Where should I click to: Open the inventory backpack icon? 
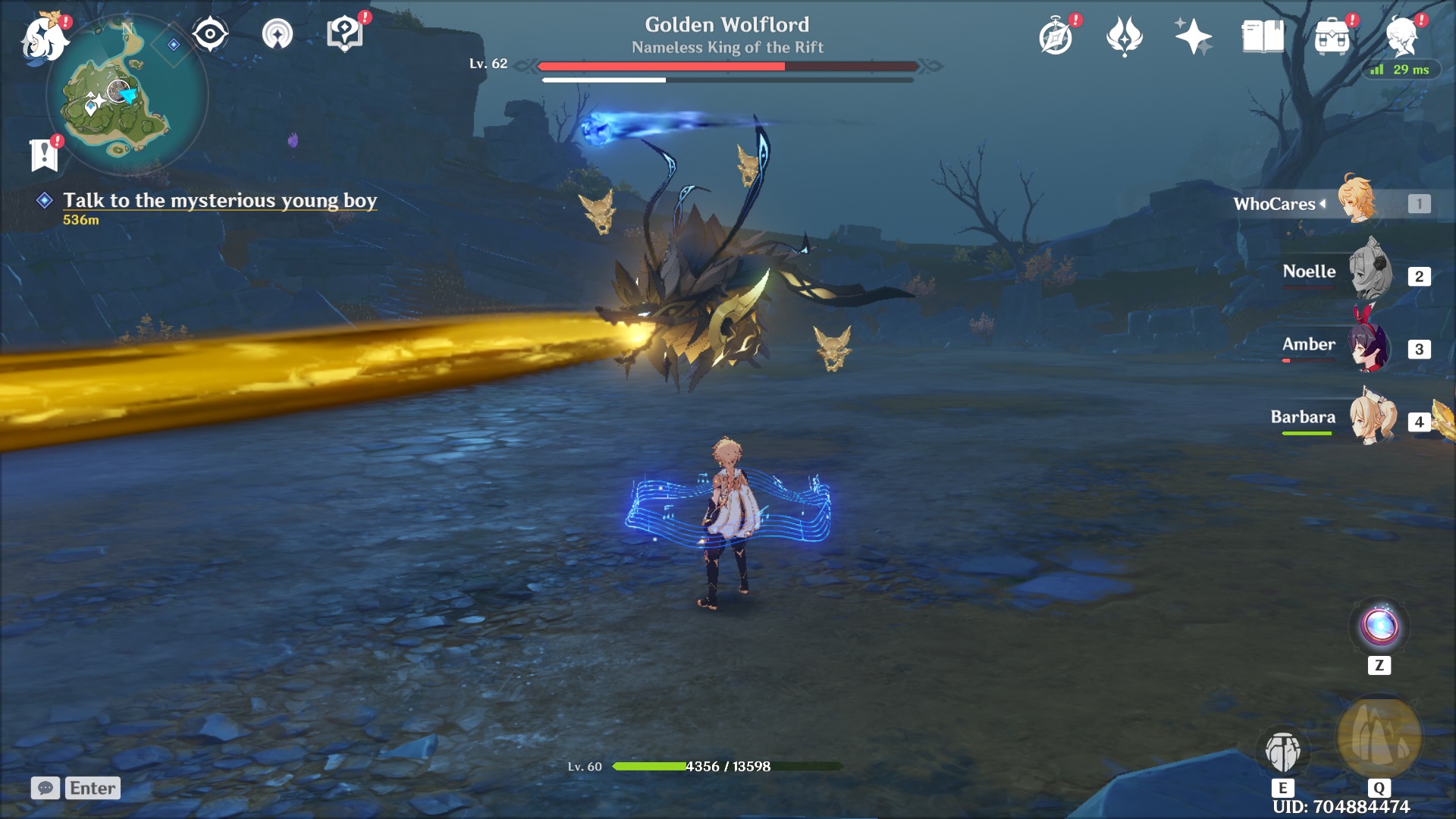tap(1332, 36)
